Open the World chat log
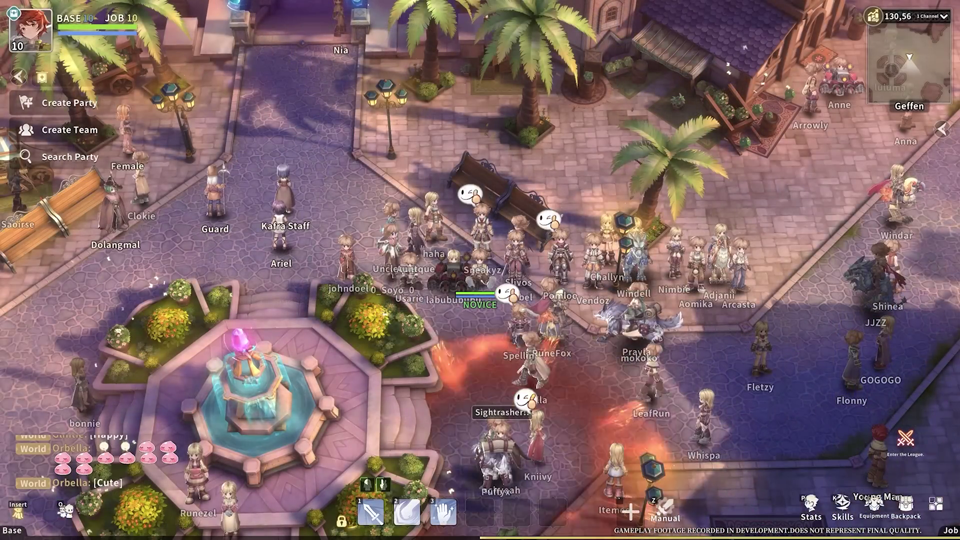The image size is (960, 540). click(32, 449)
